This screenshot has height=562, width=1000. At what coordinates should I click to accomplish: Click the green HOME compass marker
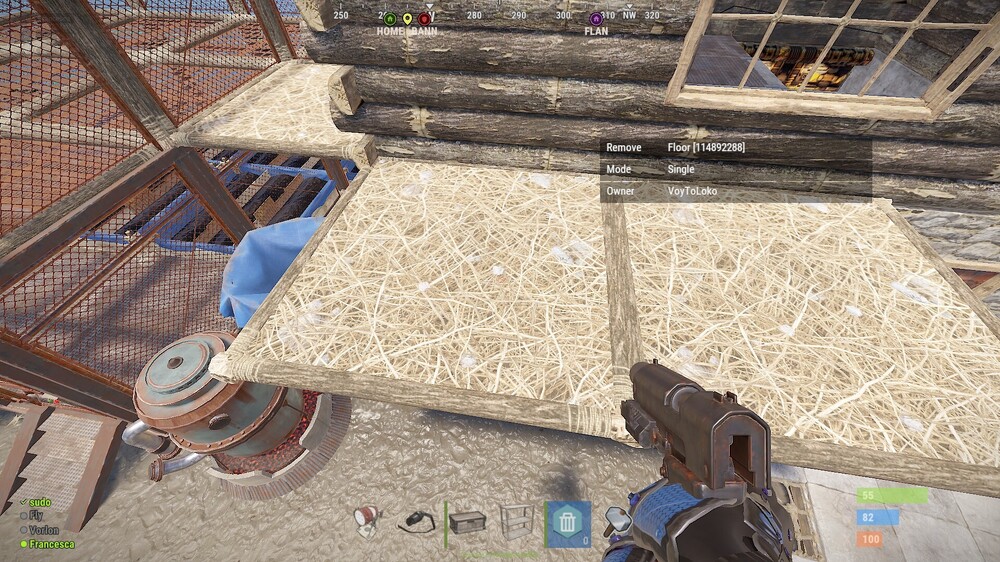(x=390, y=19)
